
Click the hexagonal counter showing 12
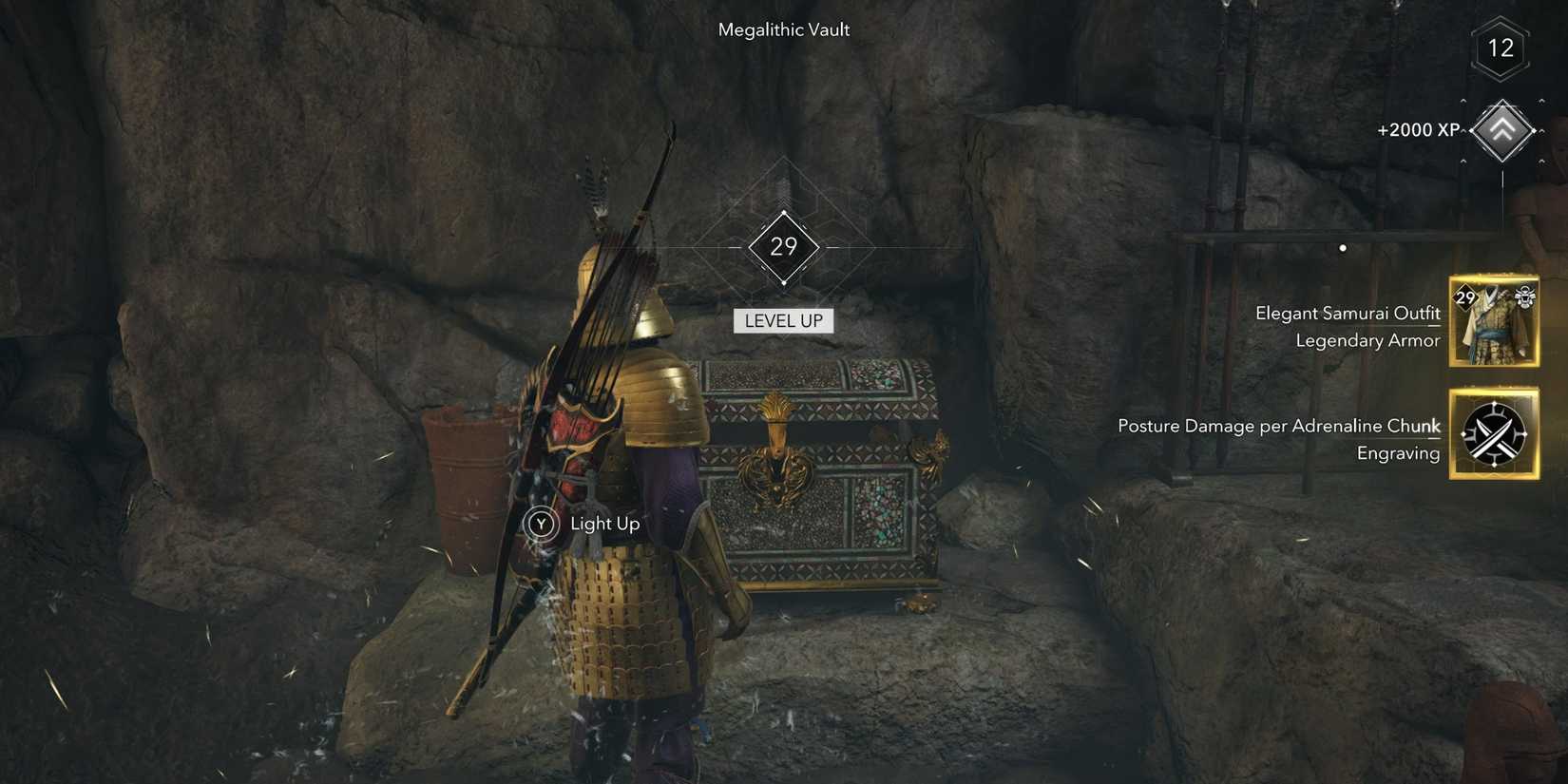[x=1502, y=48]
